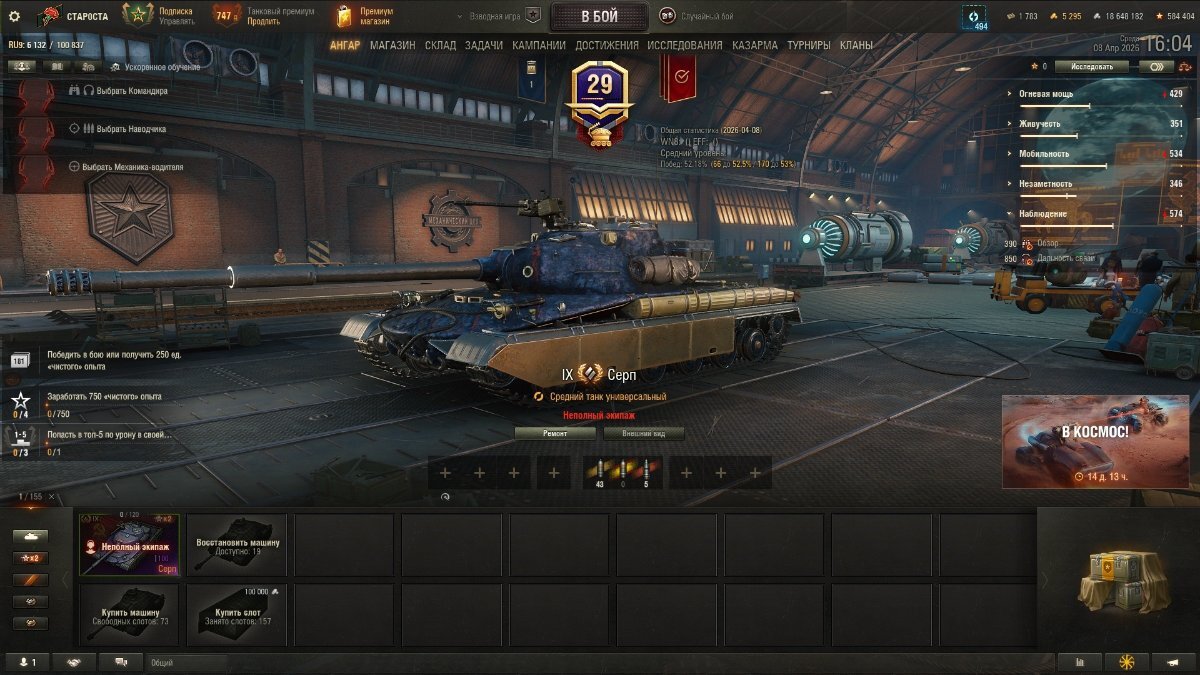Show the ДОСТИЖЕНИЯ tab
Image resolution: width=1200 pixels, height=675 pixels.
(607, 45)
